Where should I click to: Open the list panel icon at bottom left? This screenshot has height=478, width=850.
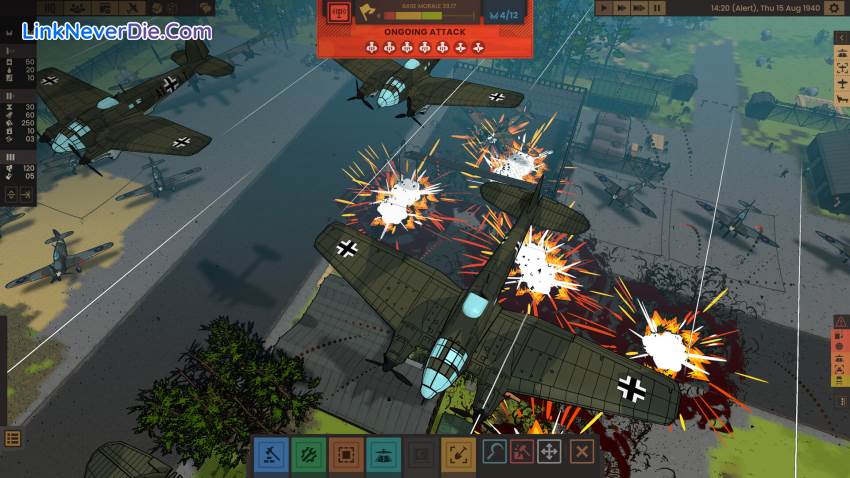pyautogui.click(x=13, y=439)
